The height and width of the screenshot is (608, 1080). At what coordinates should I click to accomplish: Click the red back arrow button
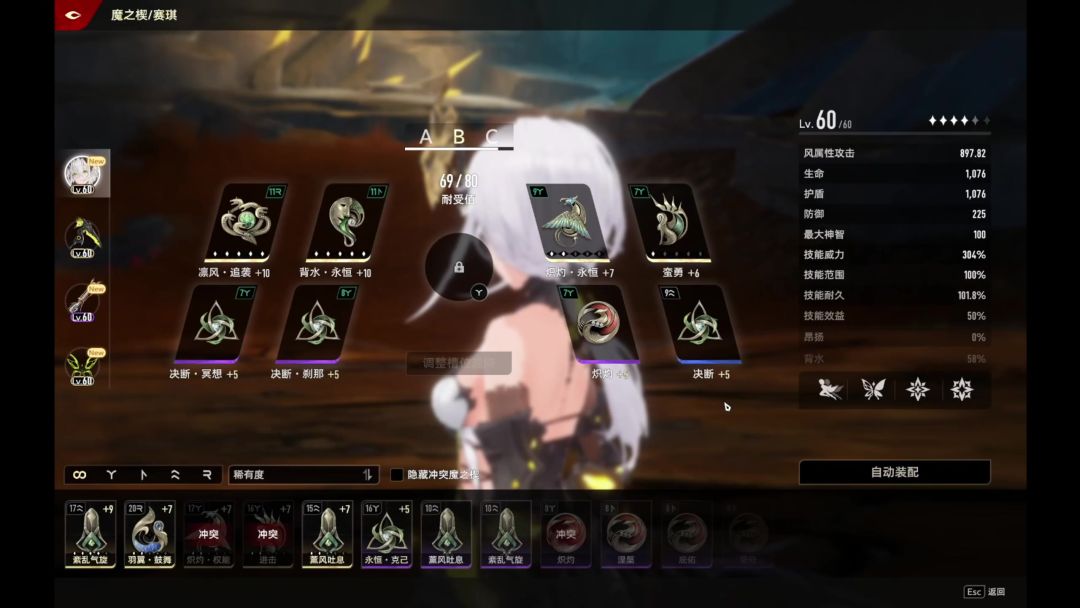(x=72, y=15)
